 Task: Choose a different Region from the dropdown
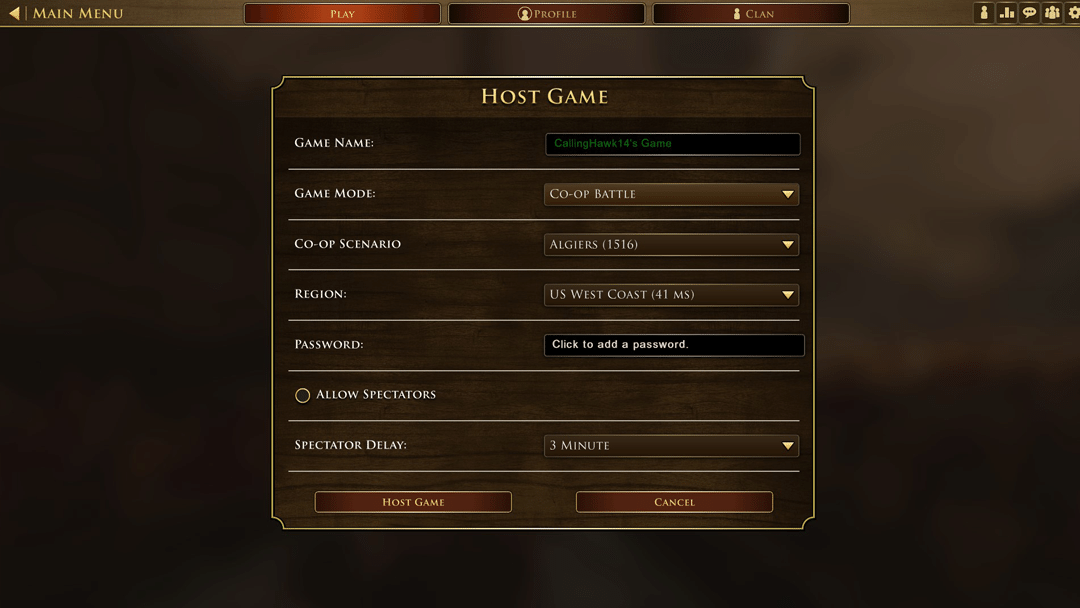(x=671, y=295)
